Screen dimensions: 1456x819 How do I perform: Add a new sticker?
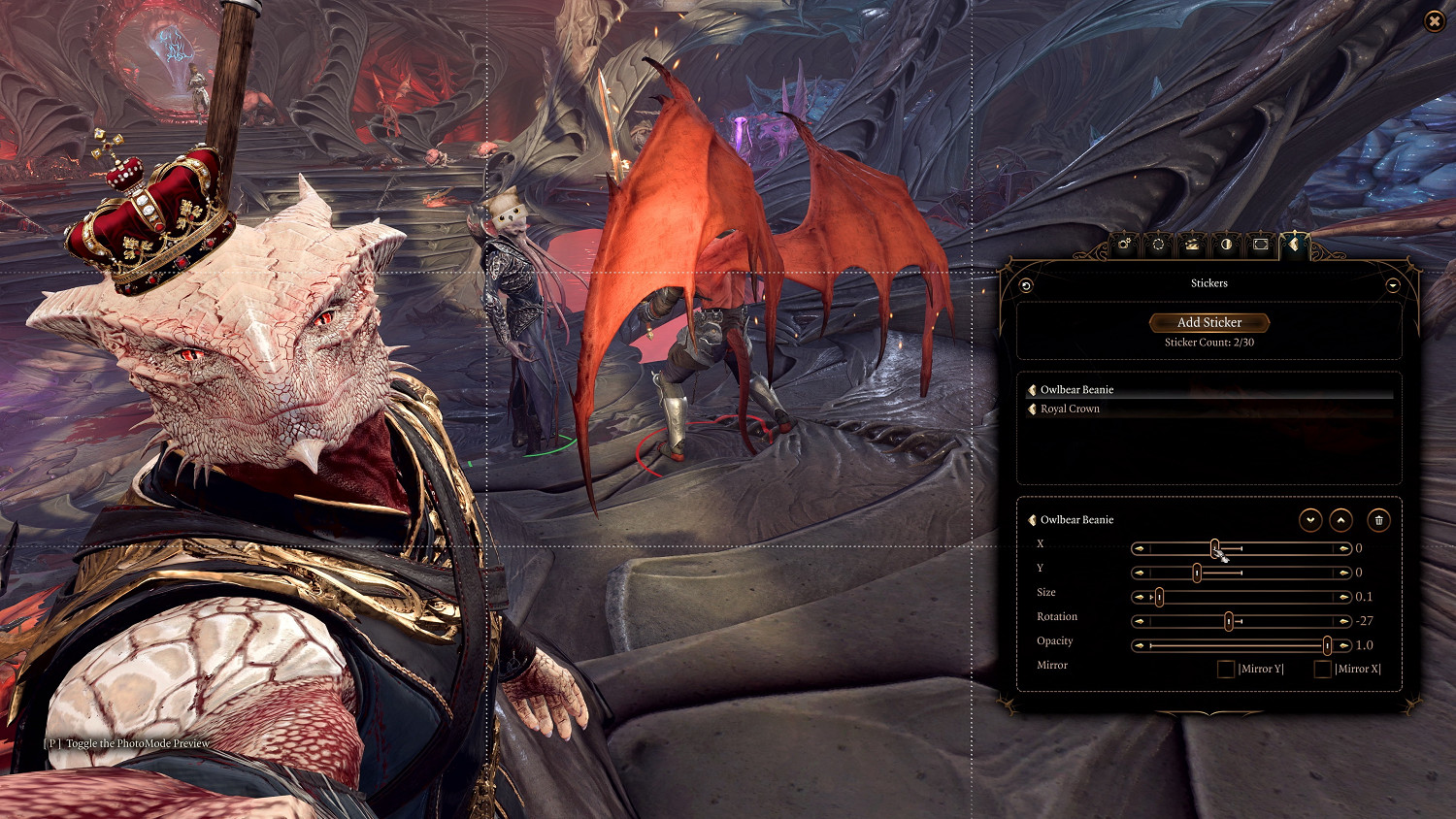(x=1208, y=322)
